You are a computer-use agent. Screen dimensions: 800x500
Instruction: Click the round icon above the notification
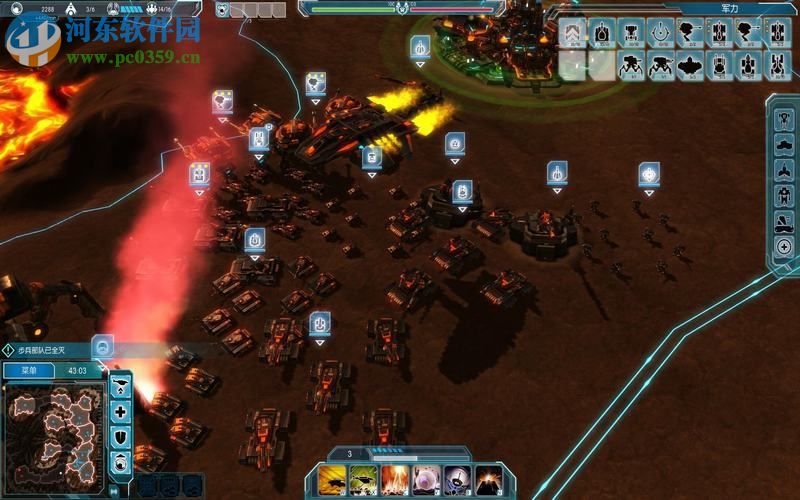tap(102, 346)
